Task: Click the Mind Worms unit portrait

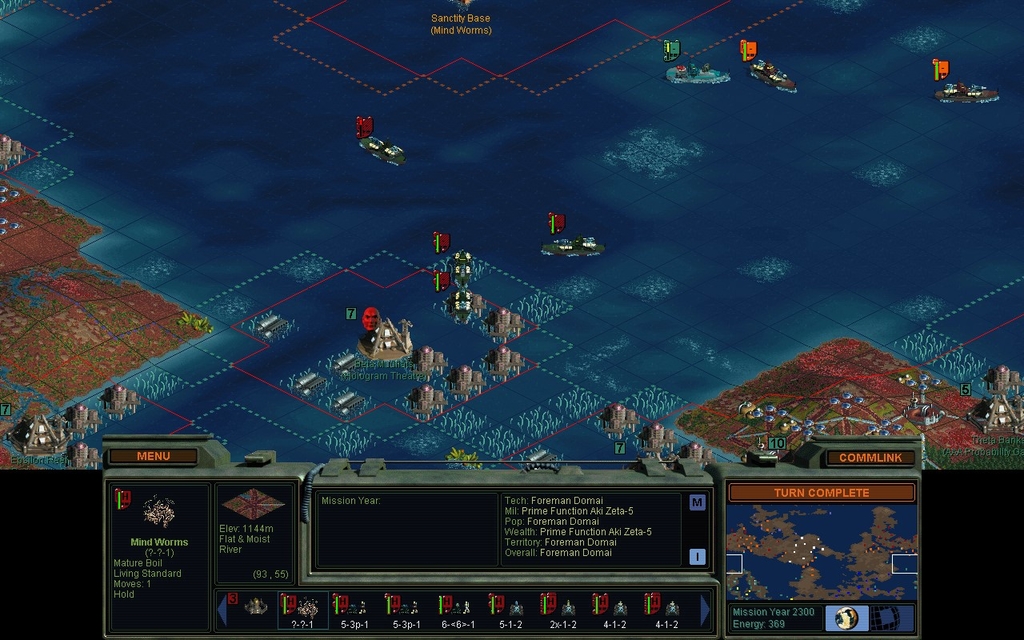Action: (x=158, y=512)
